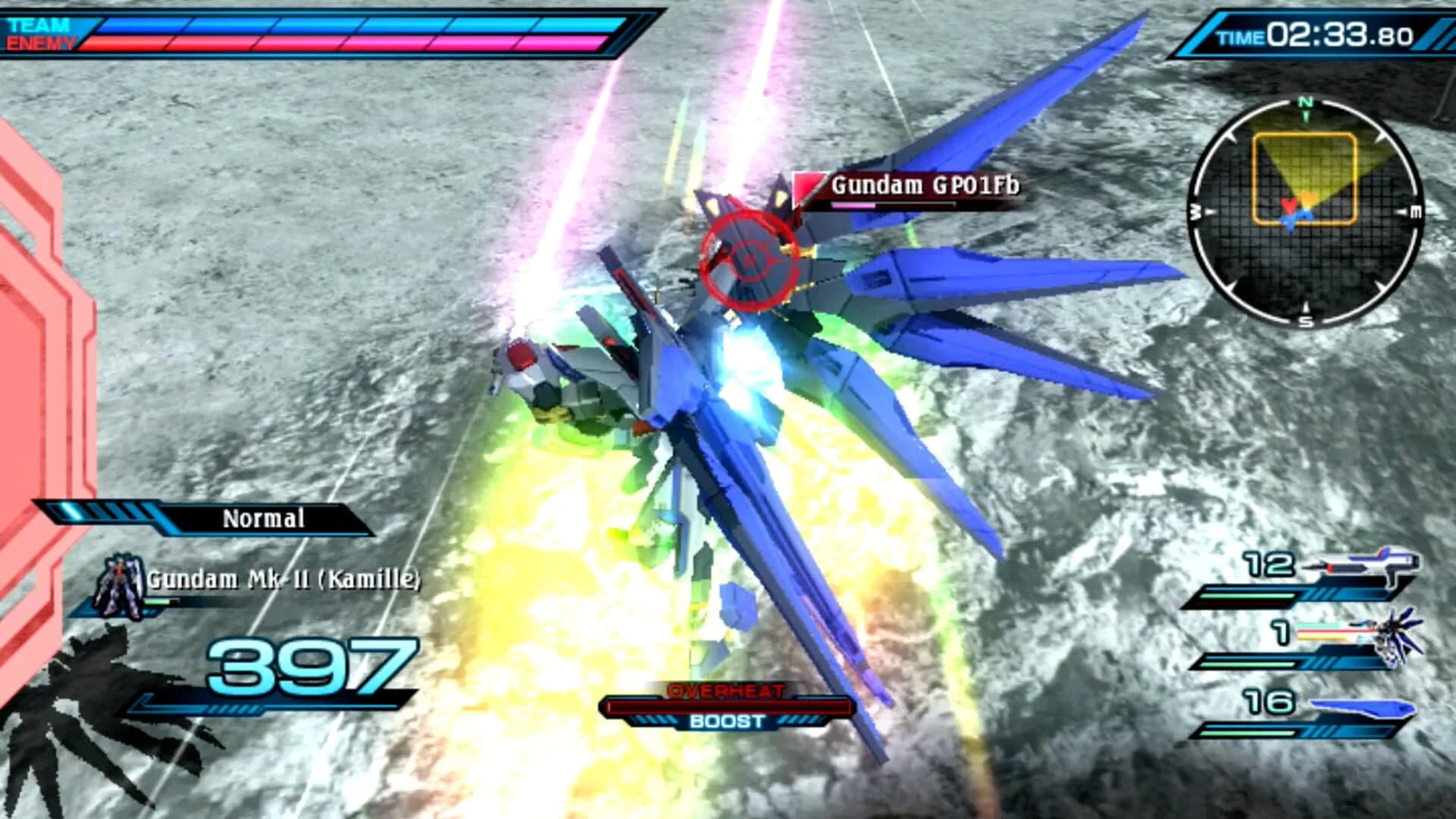This screenshot has height=819, width=1456.
Task: Click the Gundam GP01Fb nameplate
Action: [x=925, y=186]
